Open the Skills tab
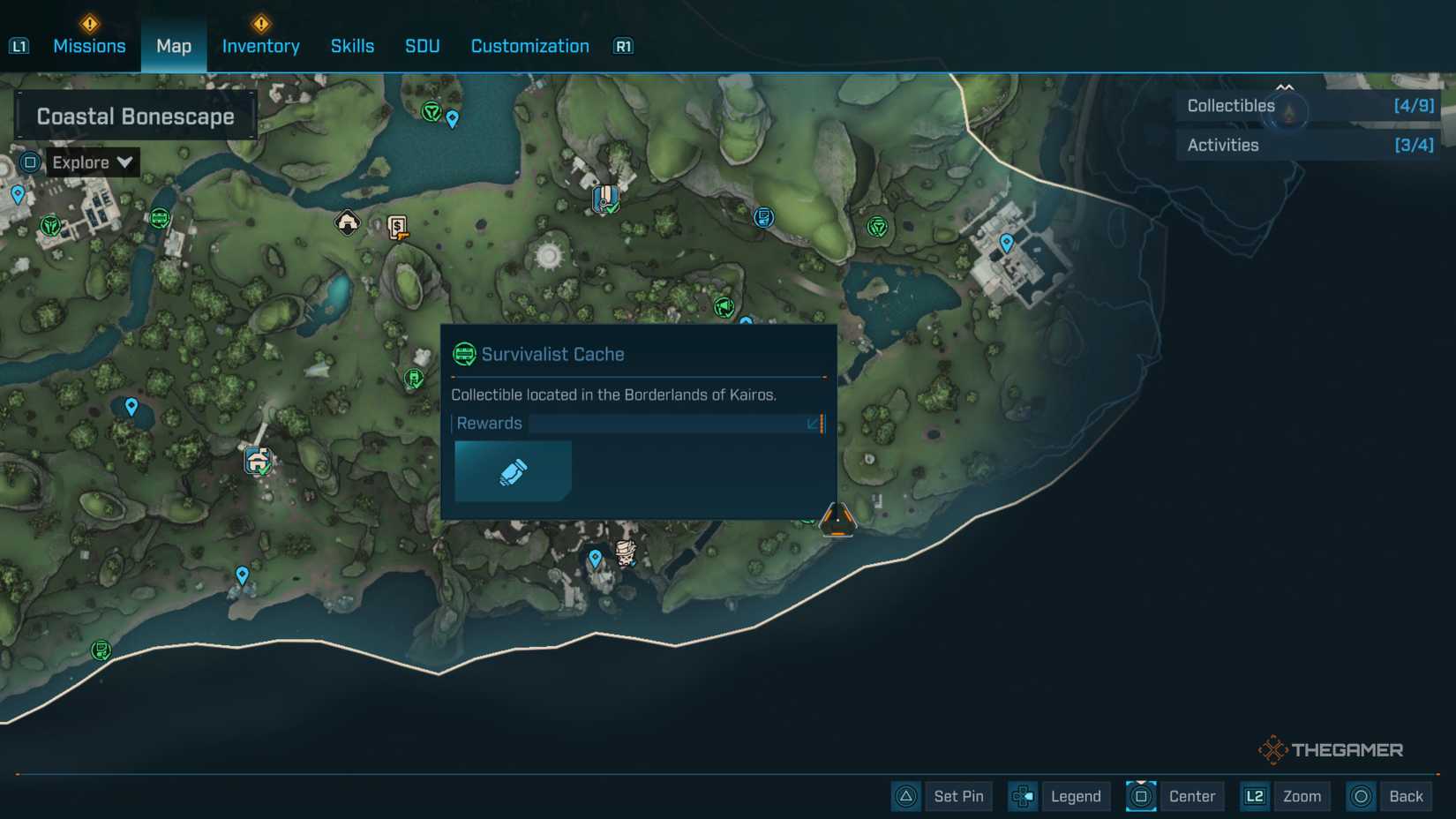Viewport: 1456px width, 819px height. (352, 46)
